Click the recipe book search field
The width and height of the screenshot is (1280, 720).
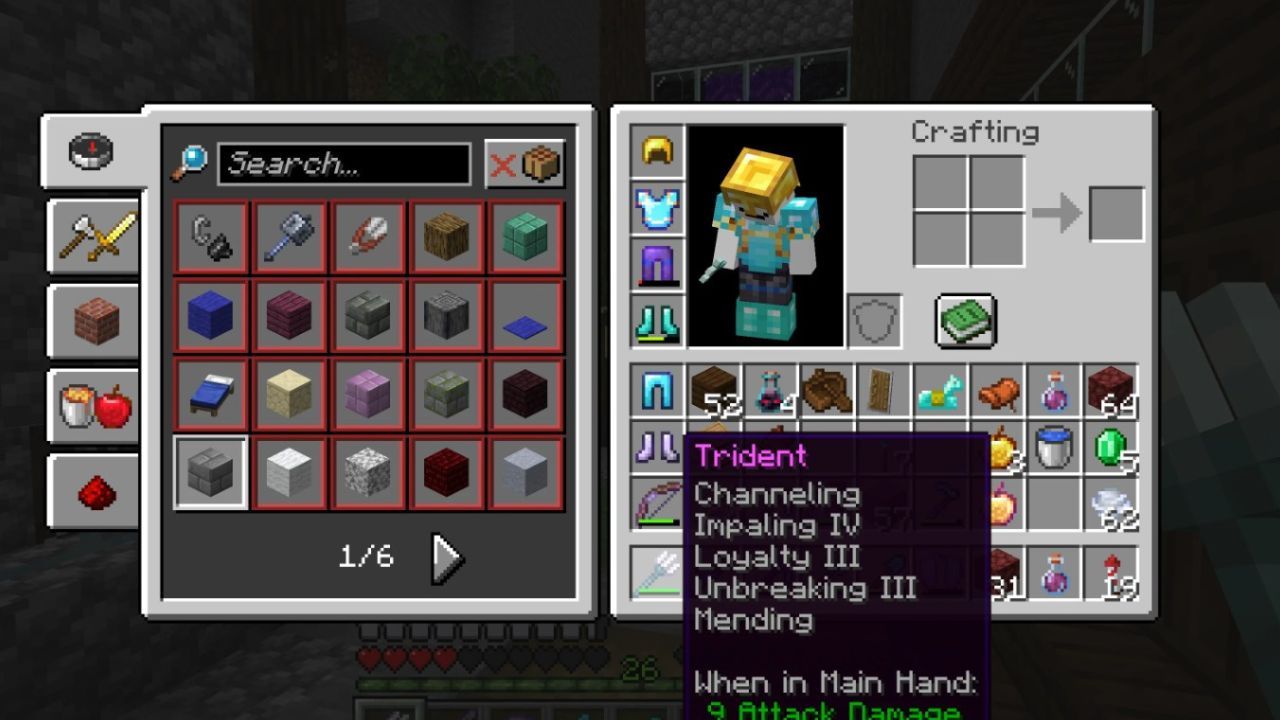tap(344, 164)
